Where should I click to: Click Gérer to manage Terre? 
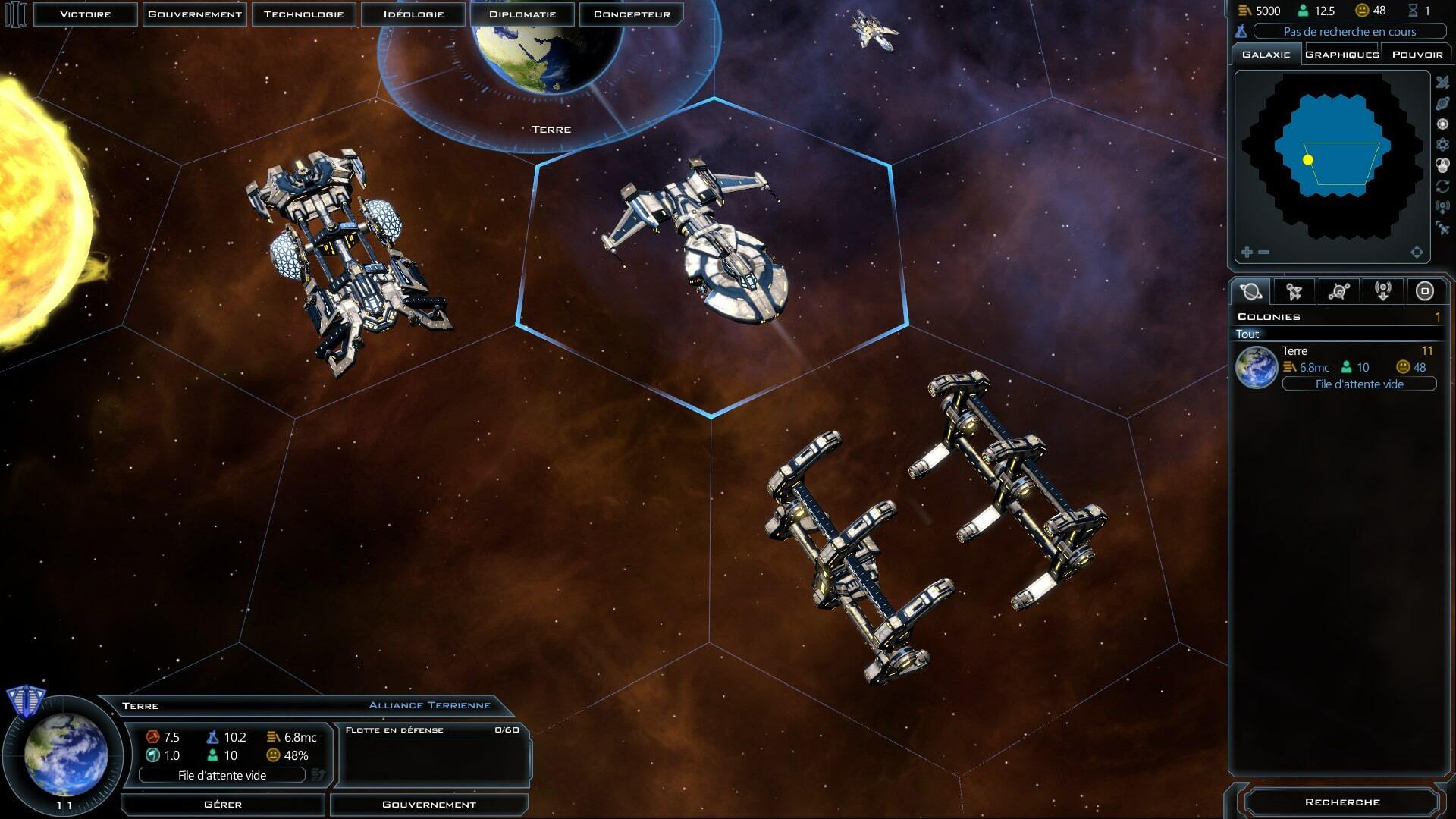tap(223, 805)
